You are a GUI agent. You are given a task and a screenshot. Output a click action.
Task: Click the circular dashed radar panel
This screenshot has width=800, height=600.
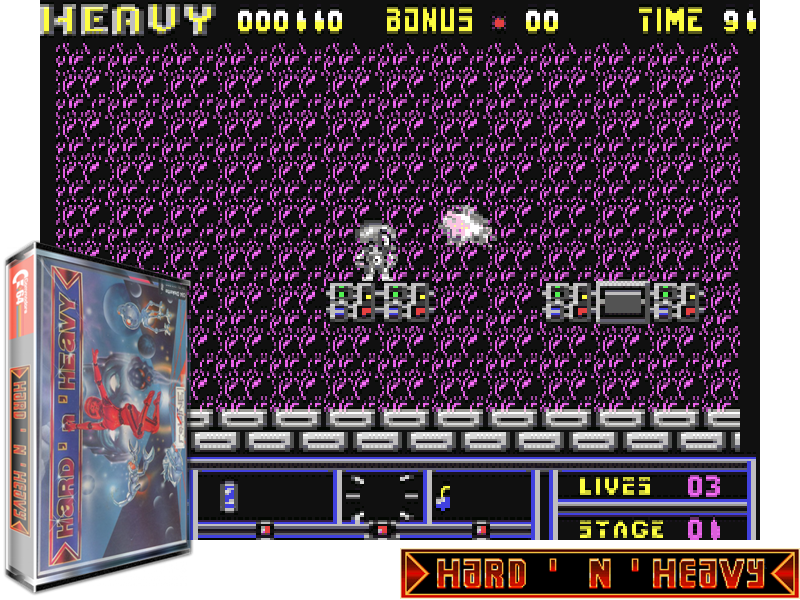(381, 497)
